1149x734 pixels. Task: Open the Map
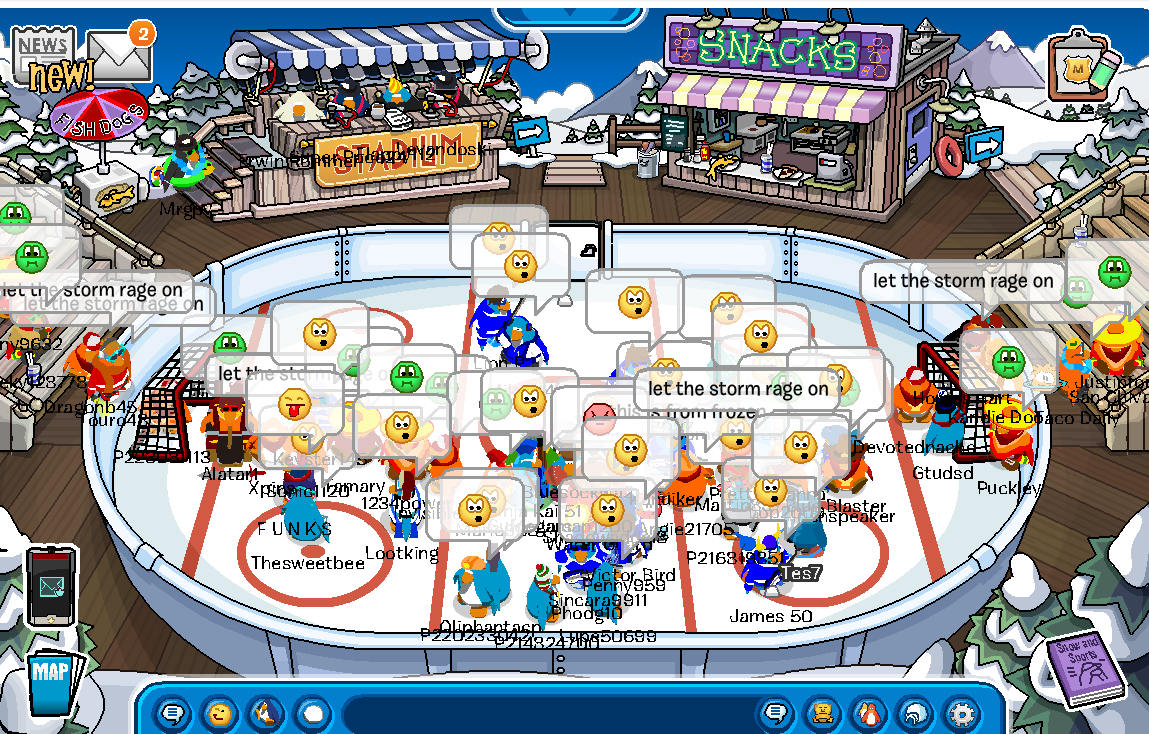51,681
